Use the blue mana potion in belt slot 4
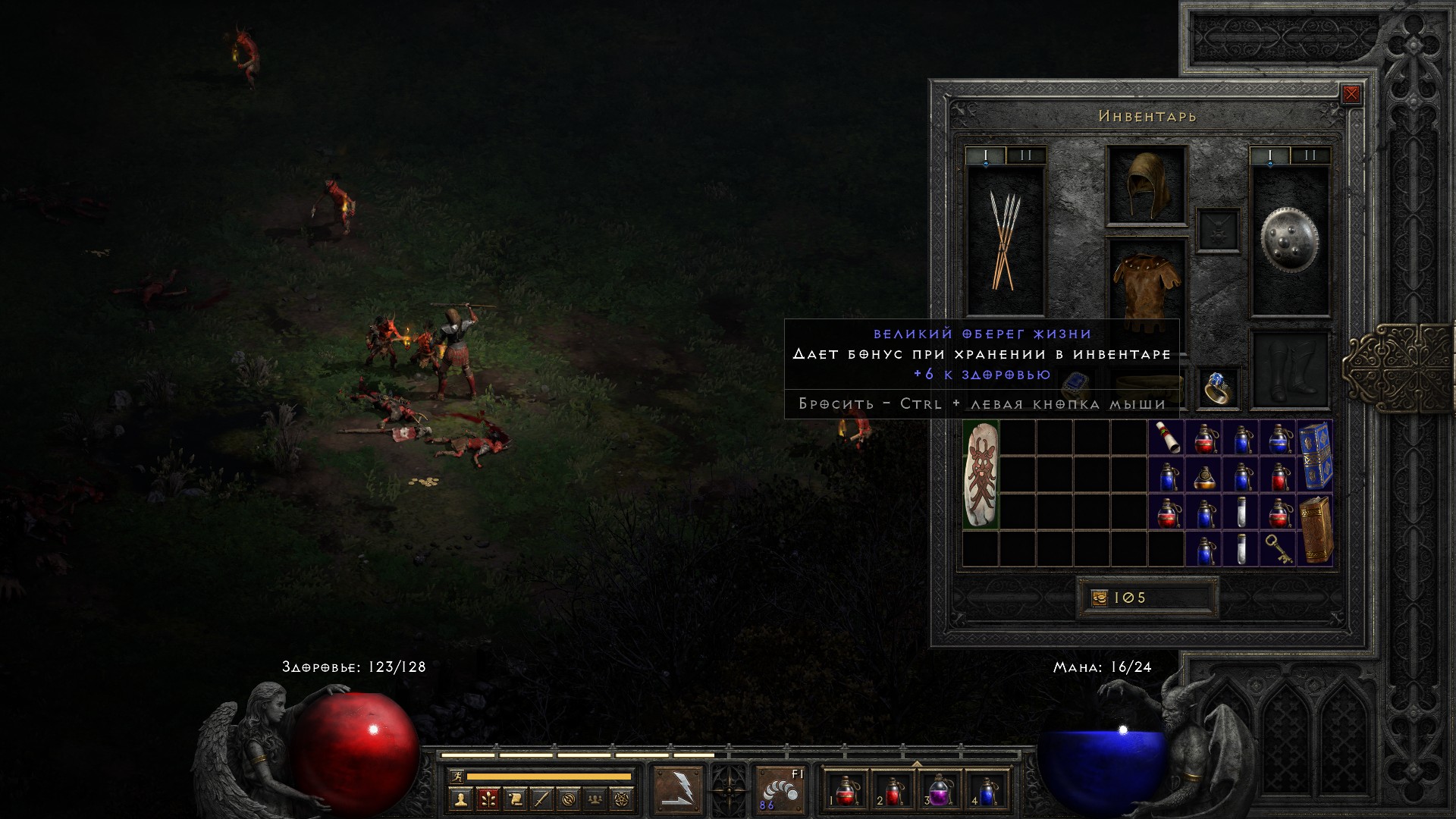The height and width of the screenshot is (819, 1456). [987, 791]
